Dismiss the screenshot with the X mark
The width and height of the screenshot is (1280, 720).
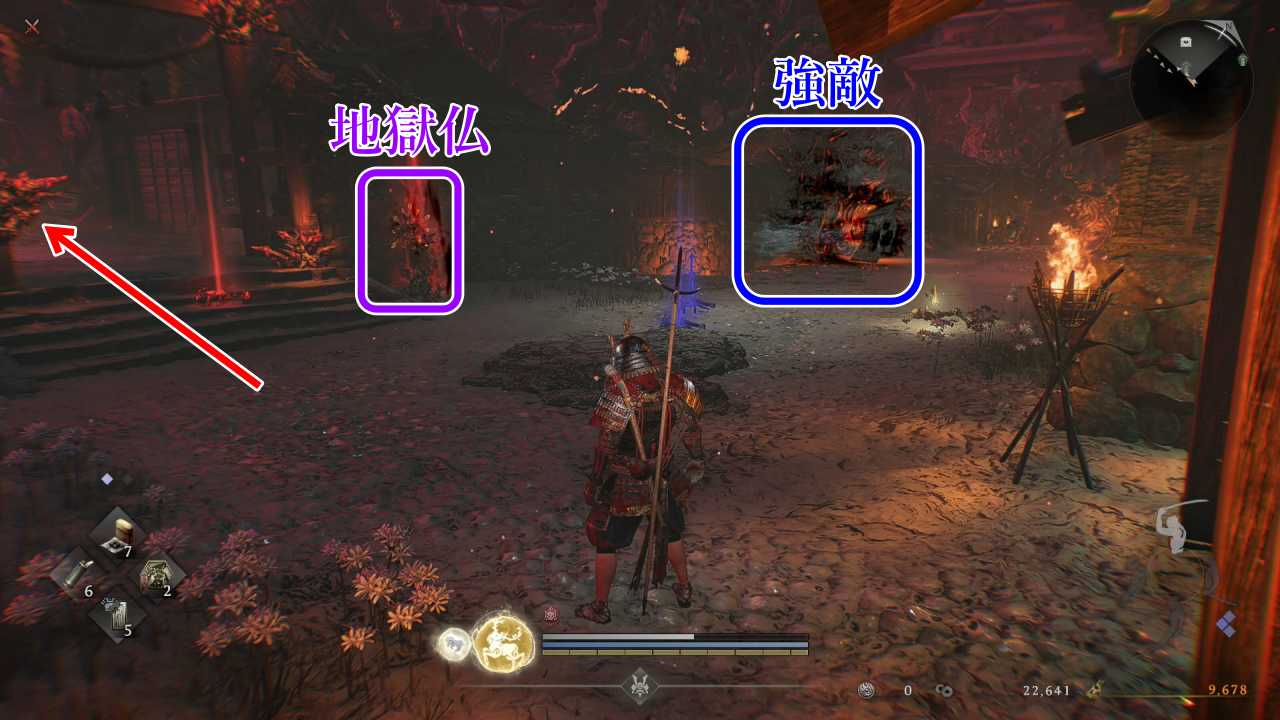pos(30,27)
